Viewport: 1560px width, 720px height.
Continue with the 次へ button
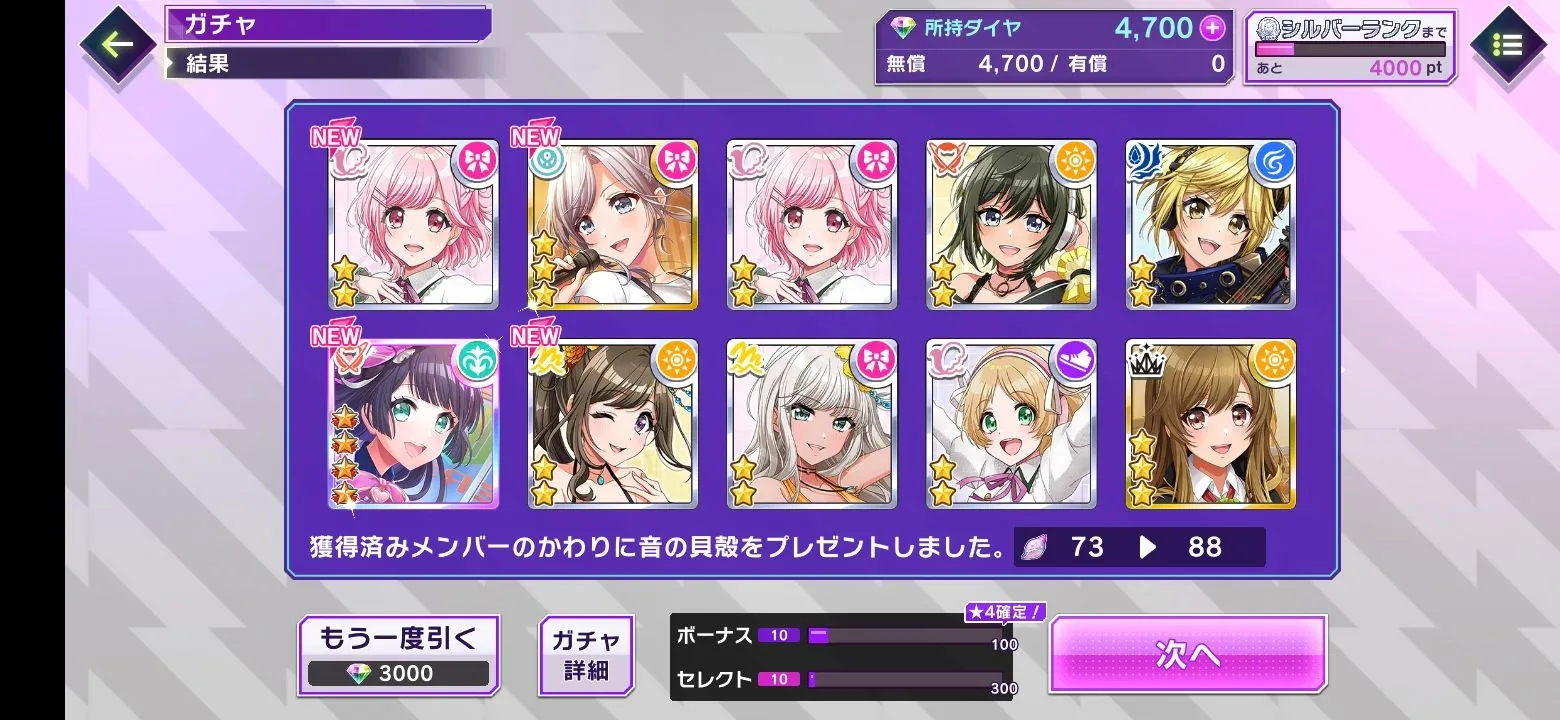[x=1187, y=654]
